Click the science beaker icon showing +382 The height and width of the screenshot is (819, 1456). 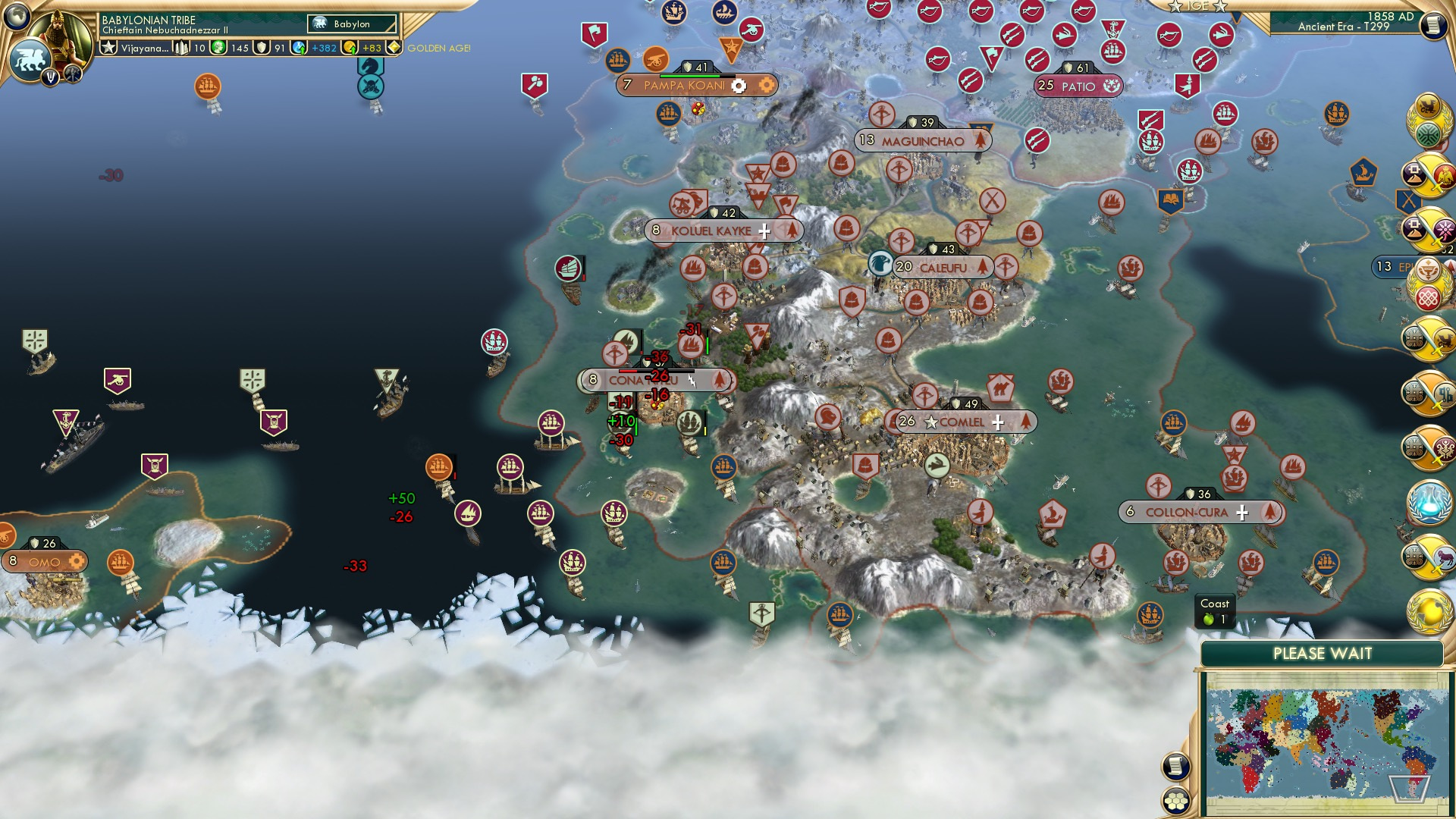tap(297, 48)
